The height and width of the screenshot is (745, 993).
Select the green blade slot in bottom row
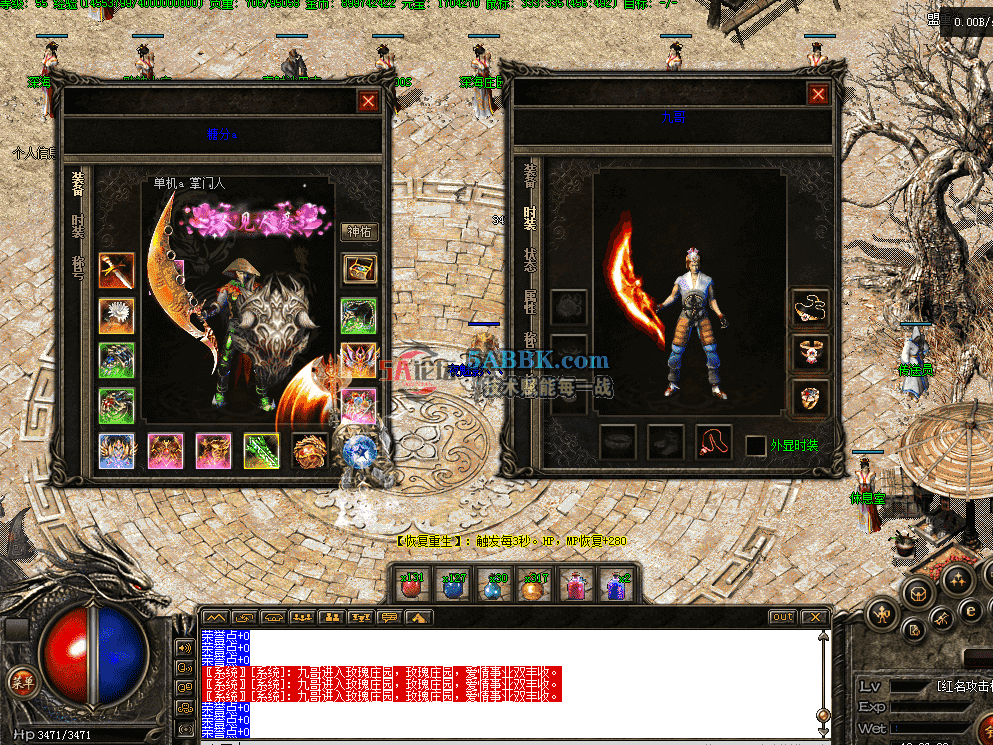(261, 451)
